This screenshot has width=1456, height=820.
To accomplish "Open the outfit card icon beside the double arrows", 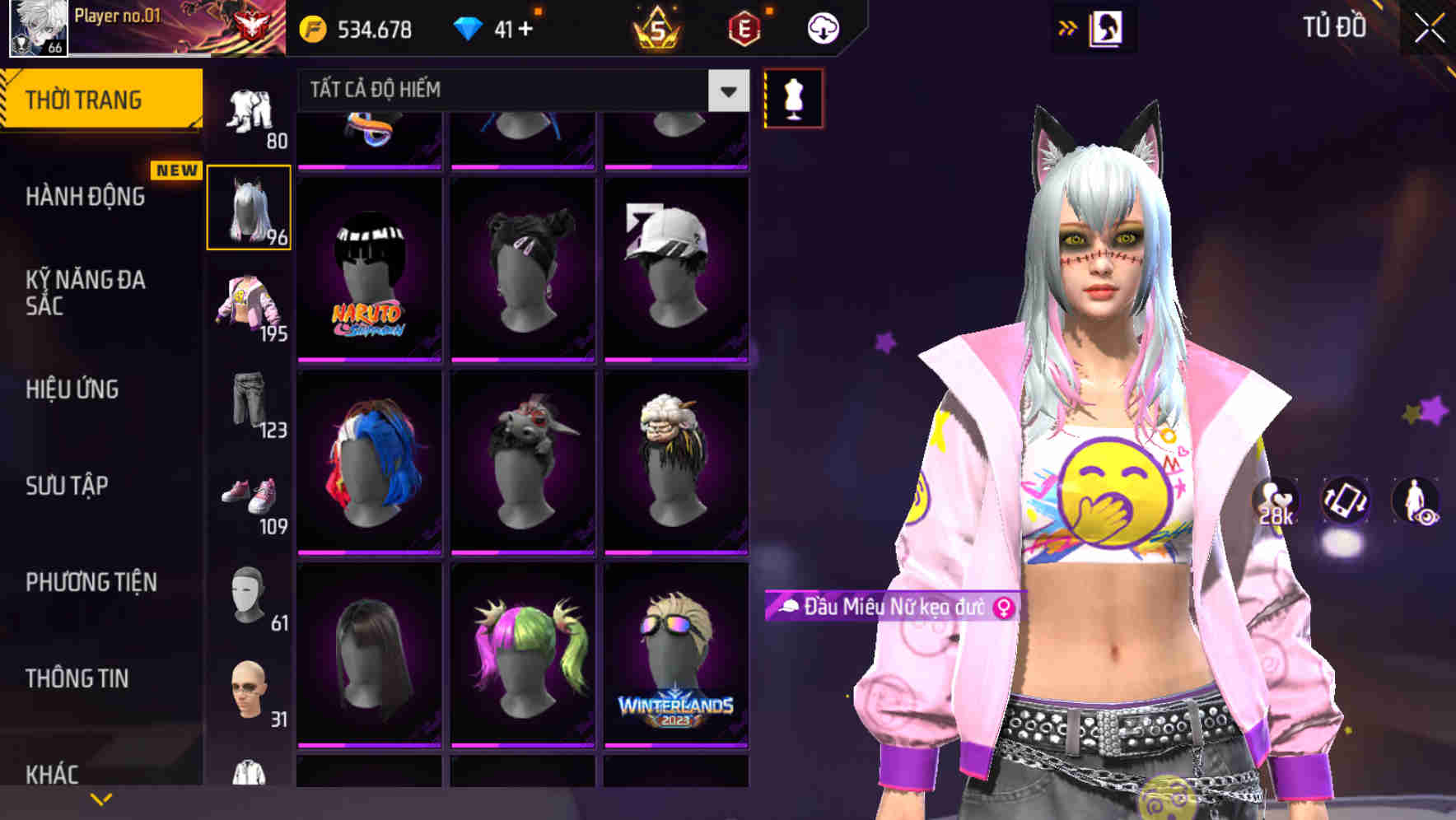I will pos(1108,27).
